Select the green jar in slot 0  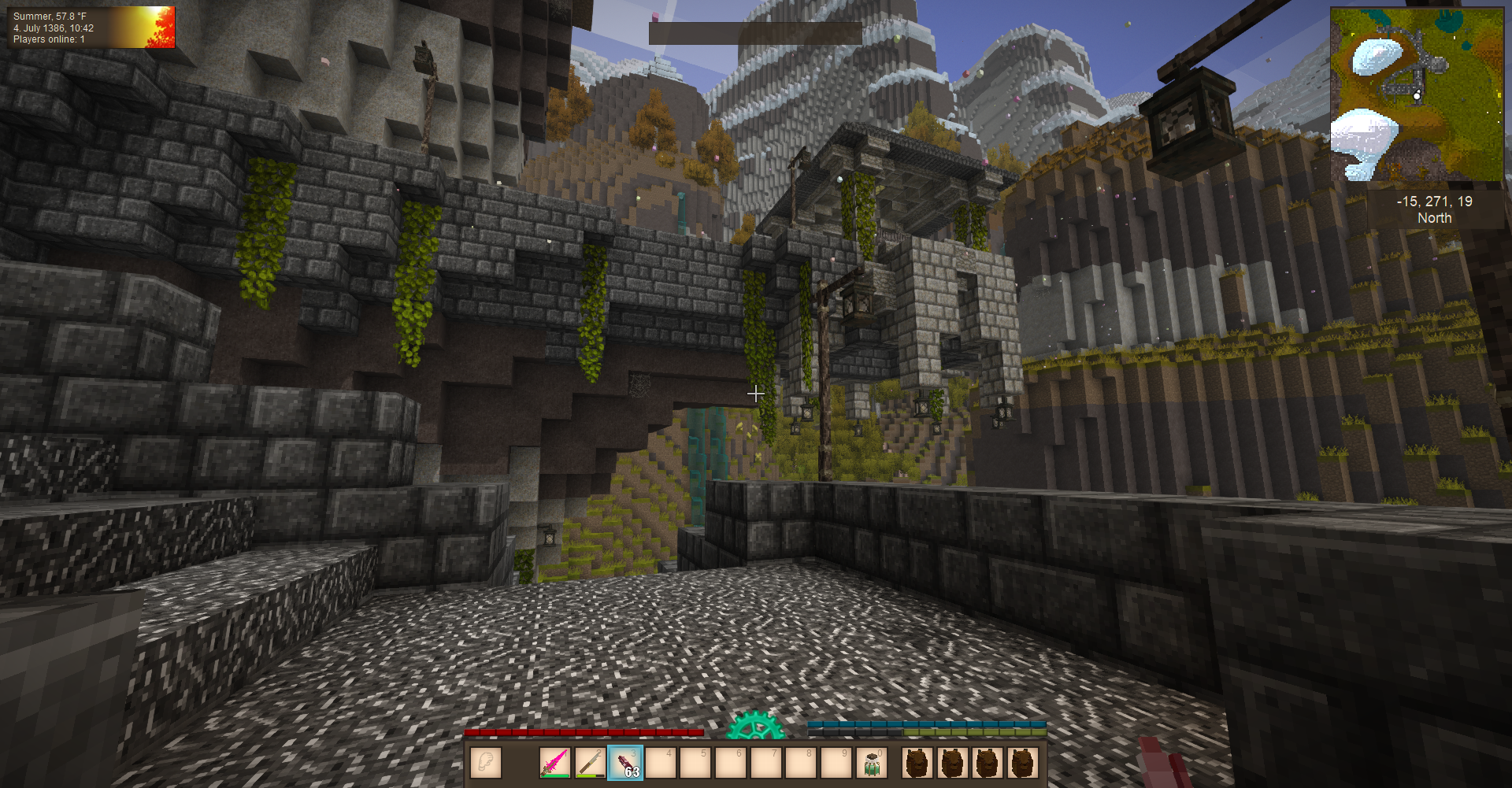point(872,763)
